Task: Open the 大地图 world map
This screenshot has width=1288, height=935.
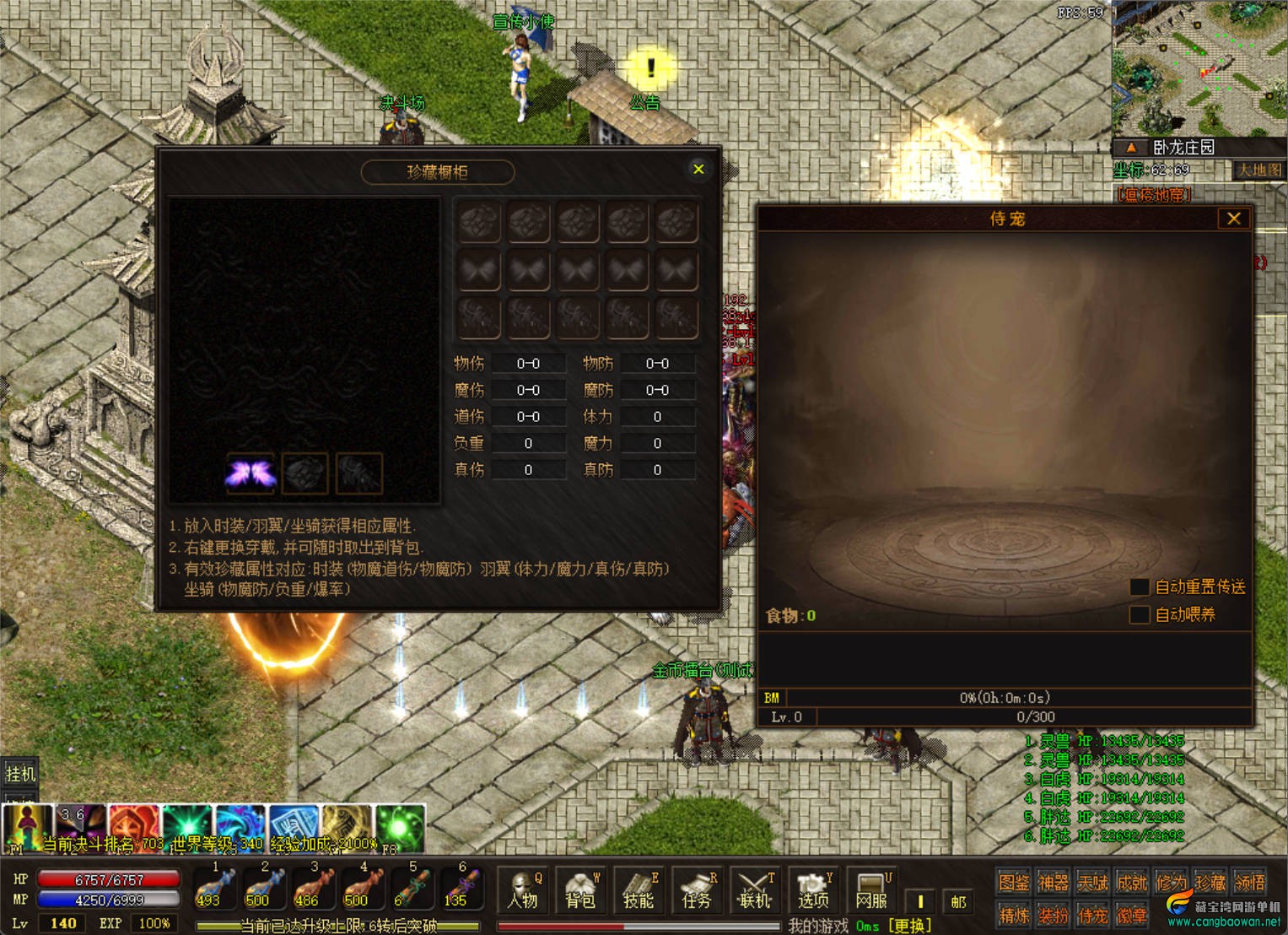Action: [x=1258, y=170]
